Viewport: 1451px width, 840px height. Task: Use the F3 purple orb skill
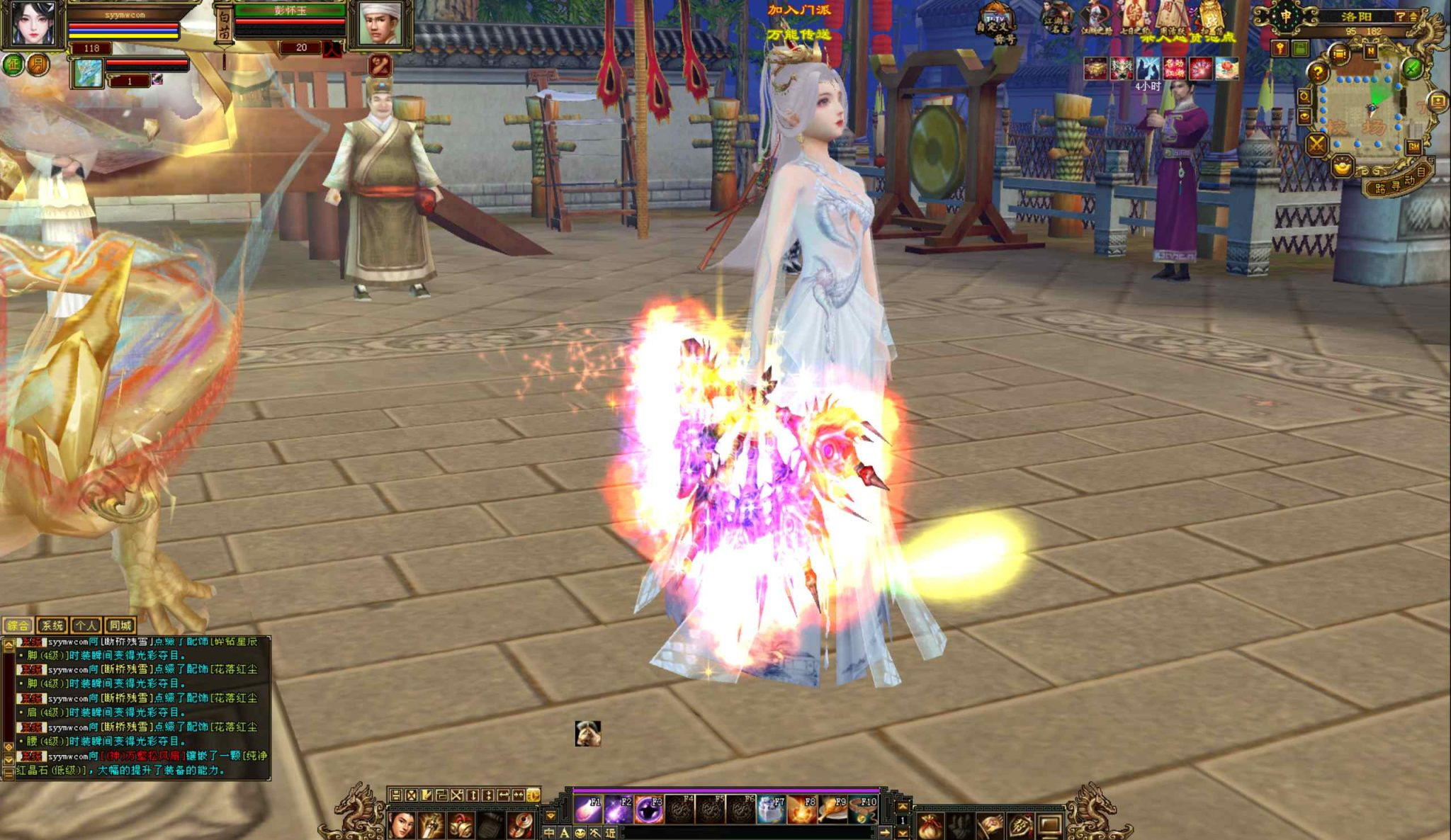coord(648,808)
